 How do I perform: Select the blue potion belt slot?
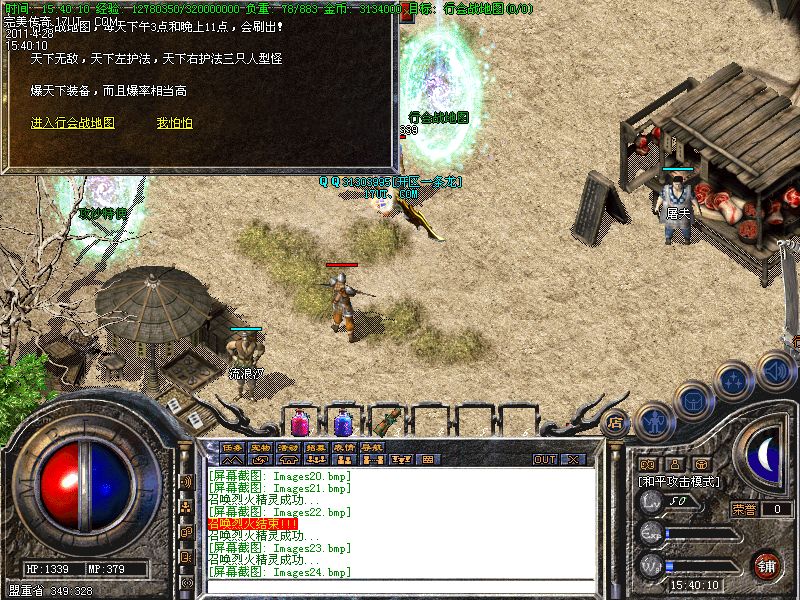click(x=343, y=422)
